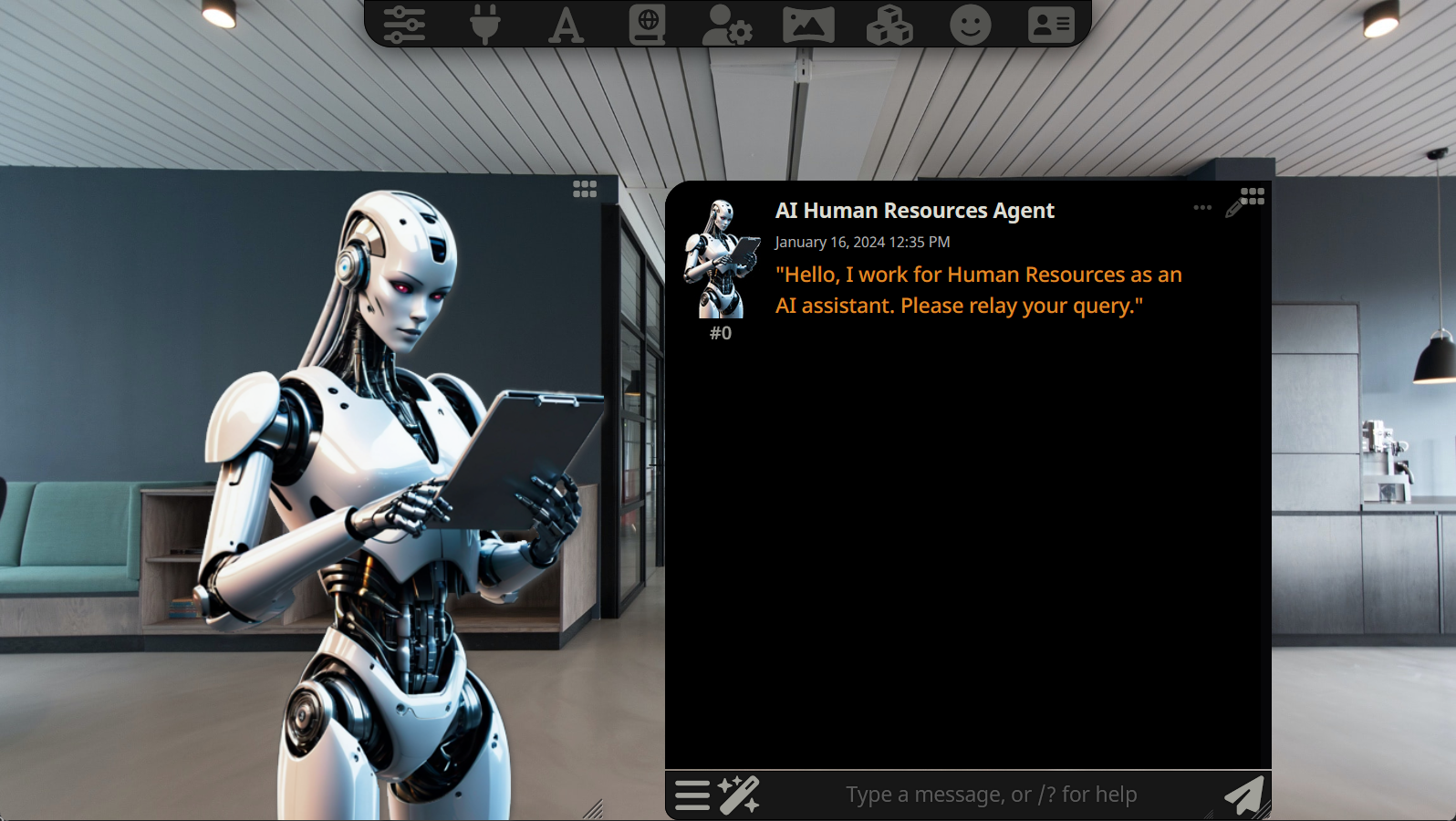Open the letter A formatting icon
Screen dimensions: 1456x821
[566, 25]
